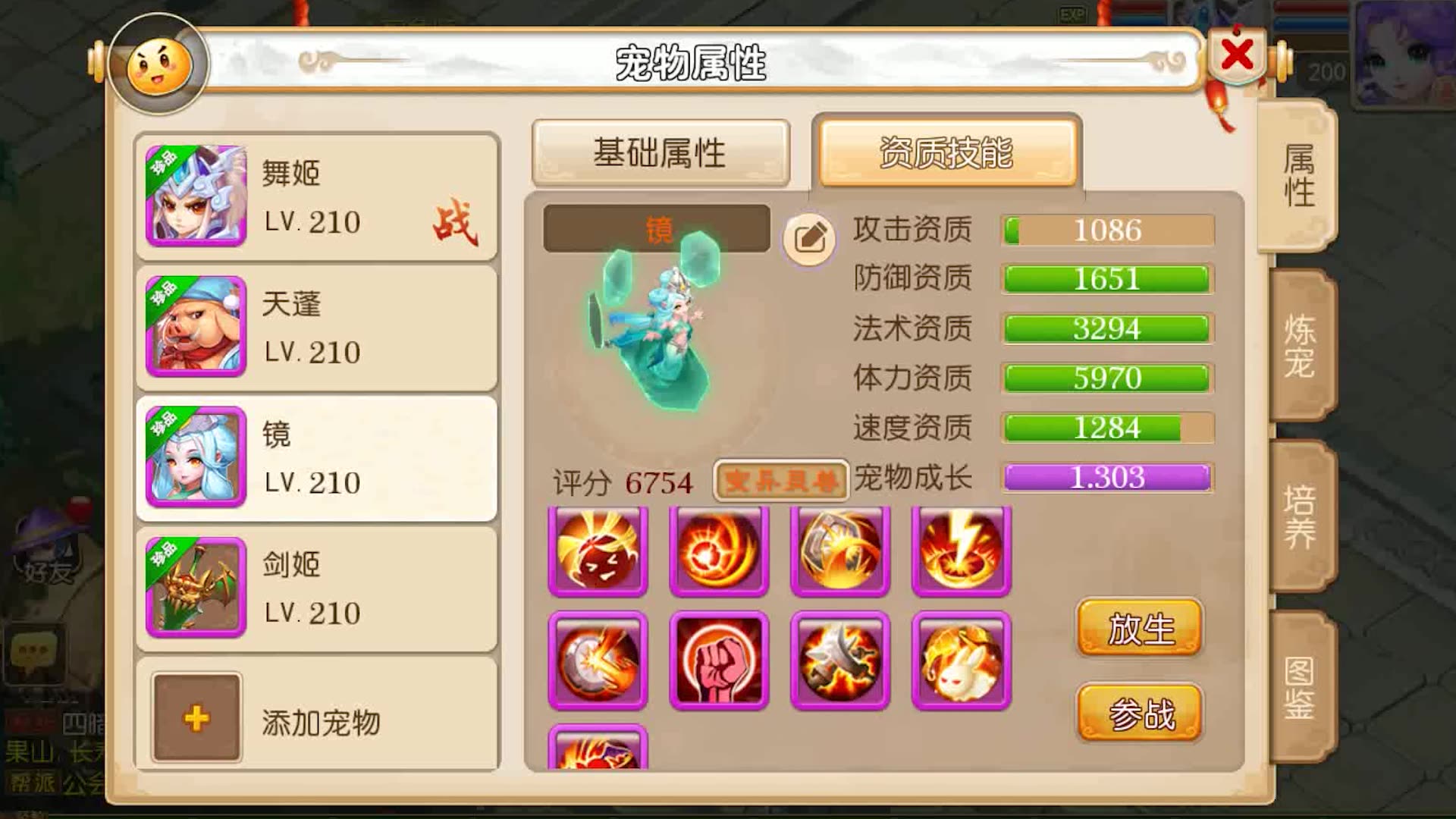Select the golden head skill in top row
Screen dimensions: 1456x819
coord(598,551)
